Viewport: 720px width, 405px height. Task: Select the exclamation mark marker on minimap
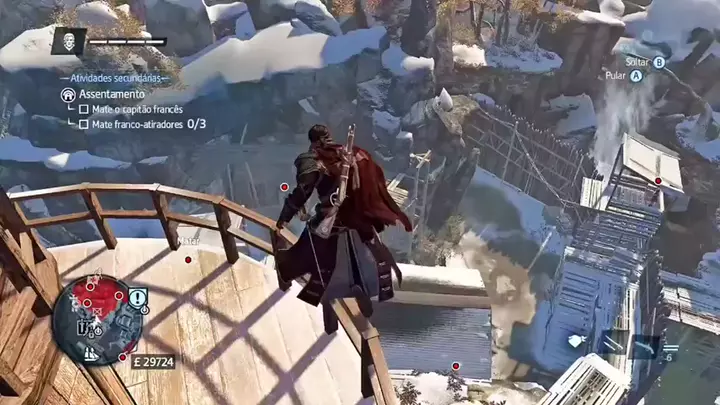[138, 297]
